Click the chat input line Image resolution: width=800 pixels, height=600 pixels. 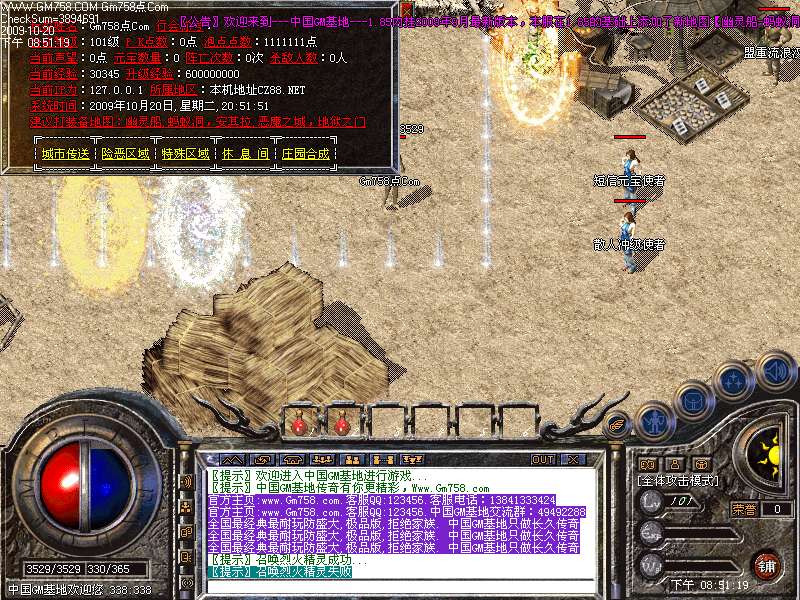[x=390, y=585]
